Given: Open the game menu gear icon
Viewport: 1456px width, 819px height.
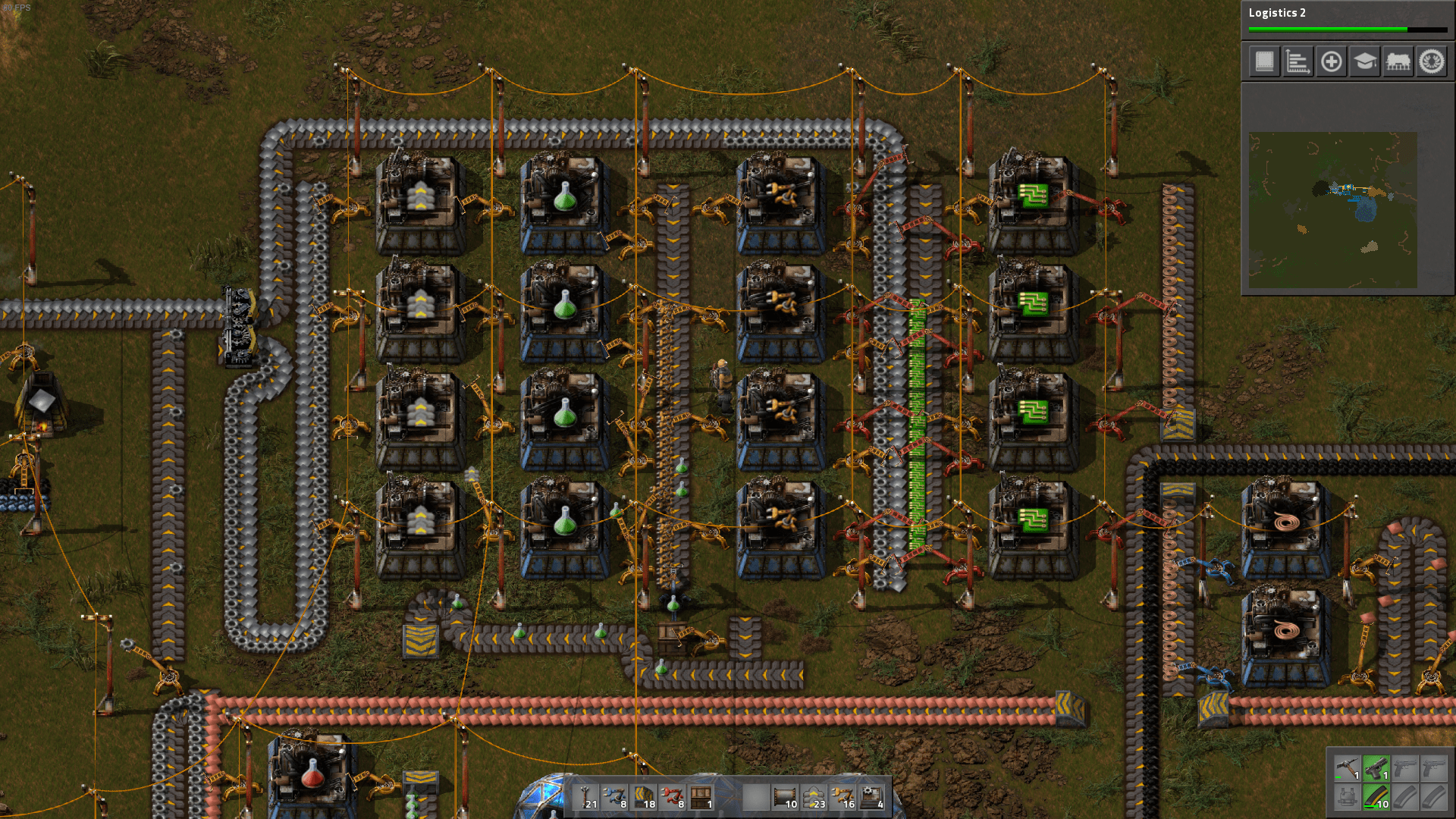Looking at the screenshot, I should coord(1430,61).
